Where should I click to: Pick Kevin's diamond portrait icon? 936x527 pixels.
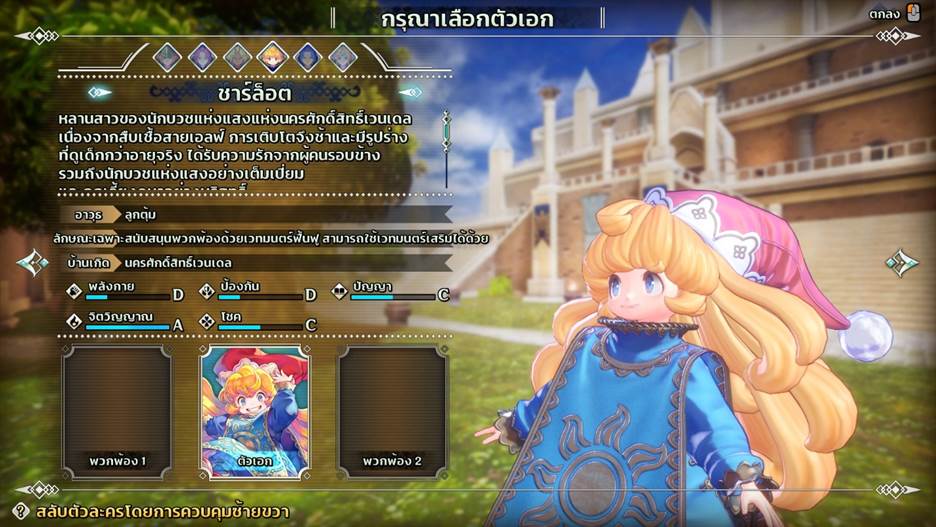[237, 56]
